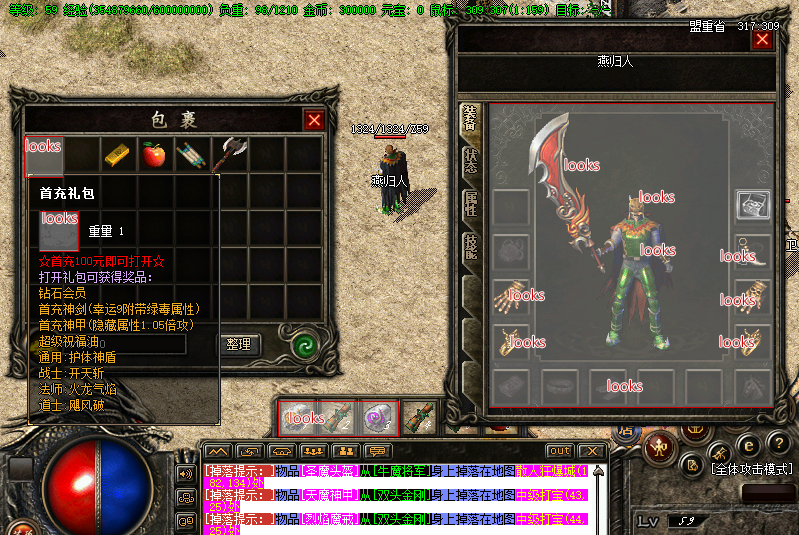This screenshot has height=535, width=799.
Task: Select the gold bar in the bag
Action: pyautogui.click(x=117, y=154)
